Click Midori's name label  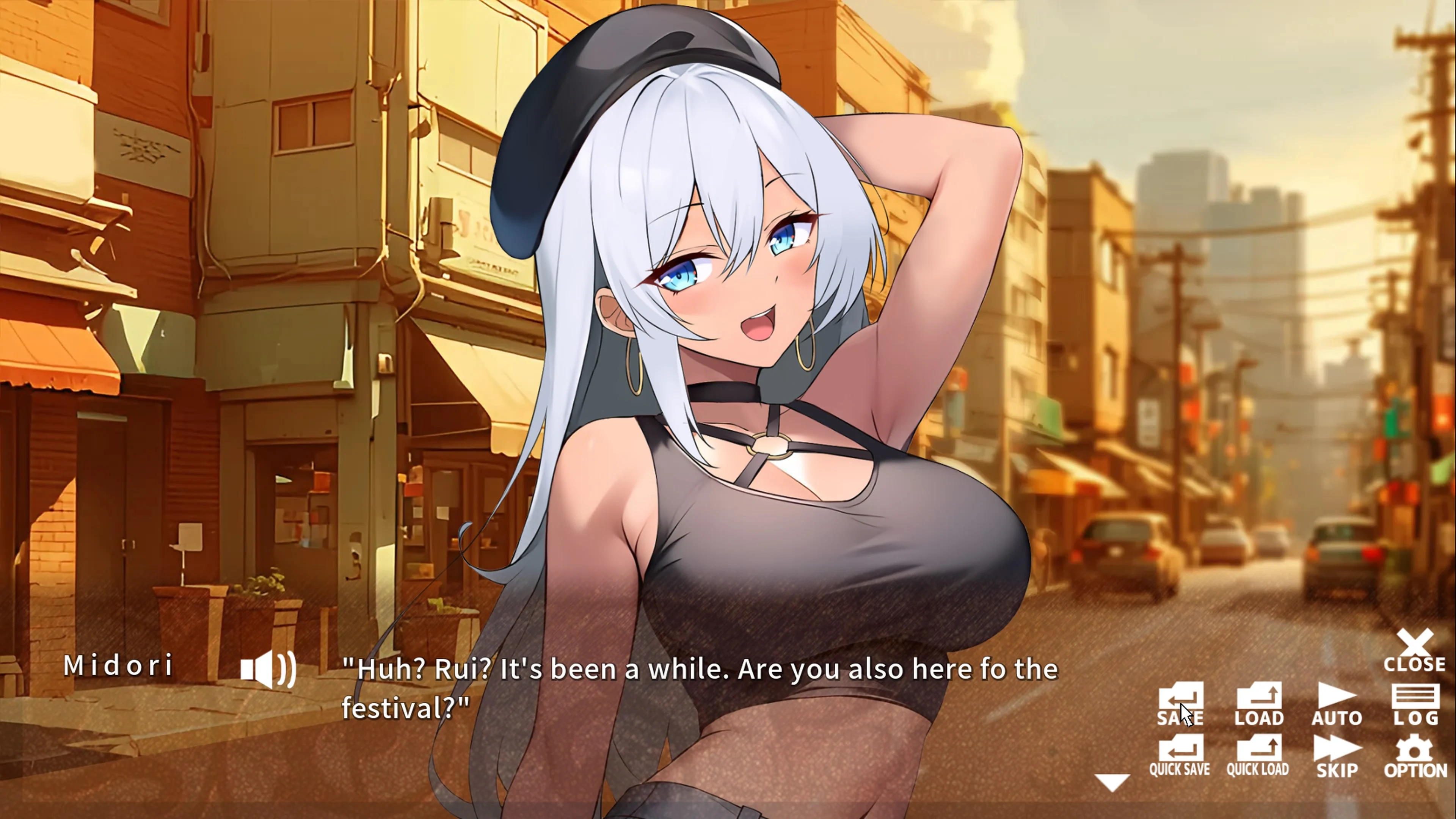click(120, 667)
